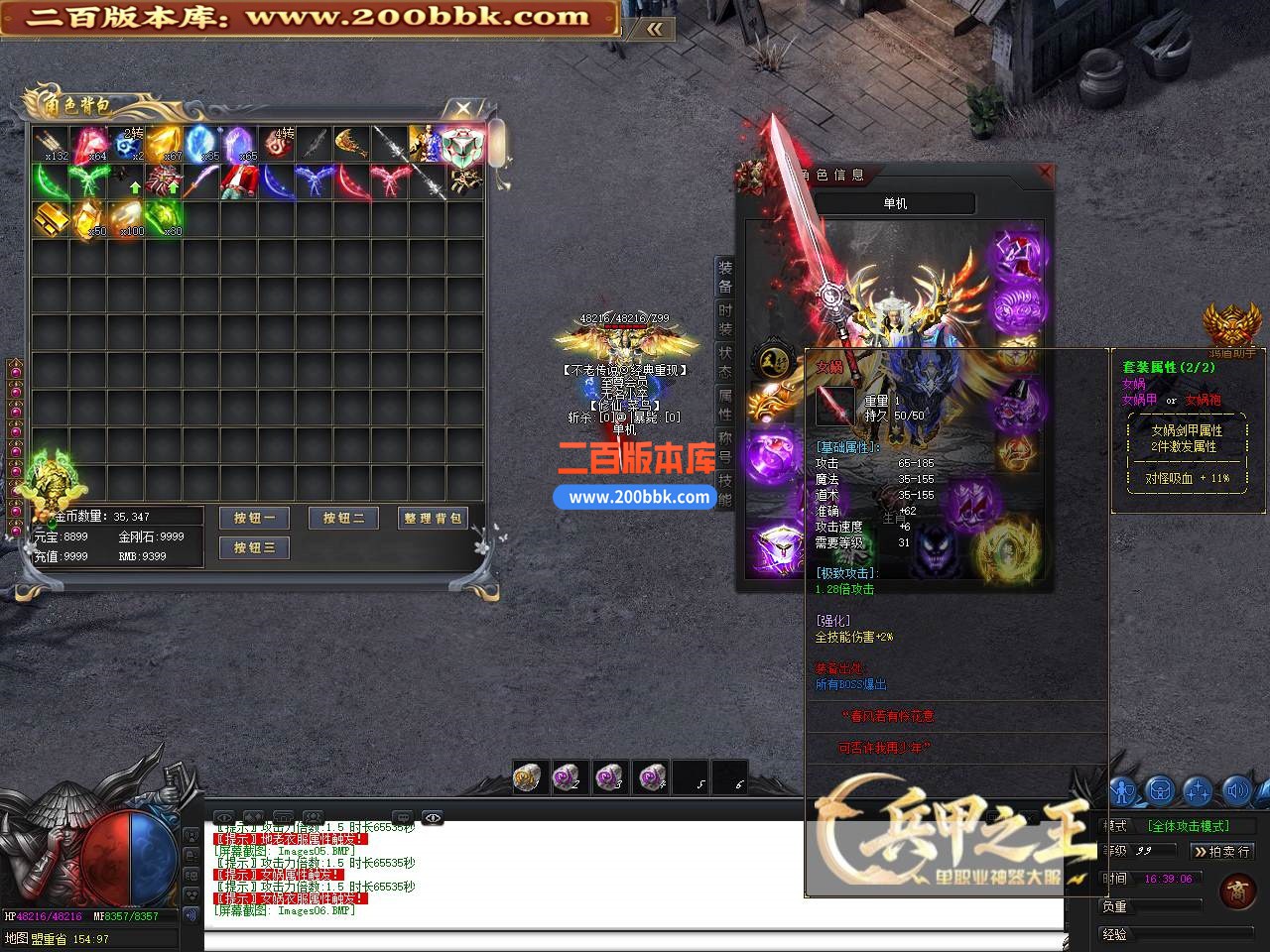Collapse the top banner with the double-arrow button
Image resolution: width=1270 pixels, height=952 pixels.
pyautogui.click(x=654, y=29)
